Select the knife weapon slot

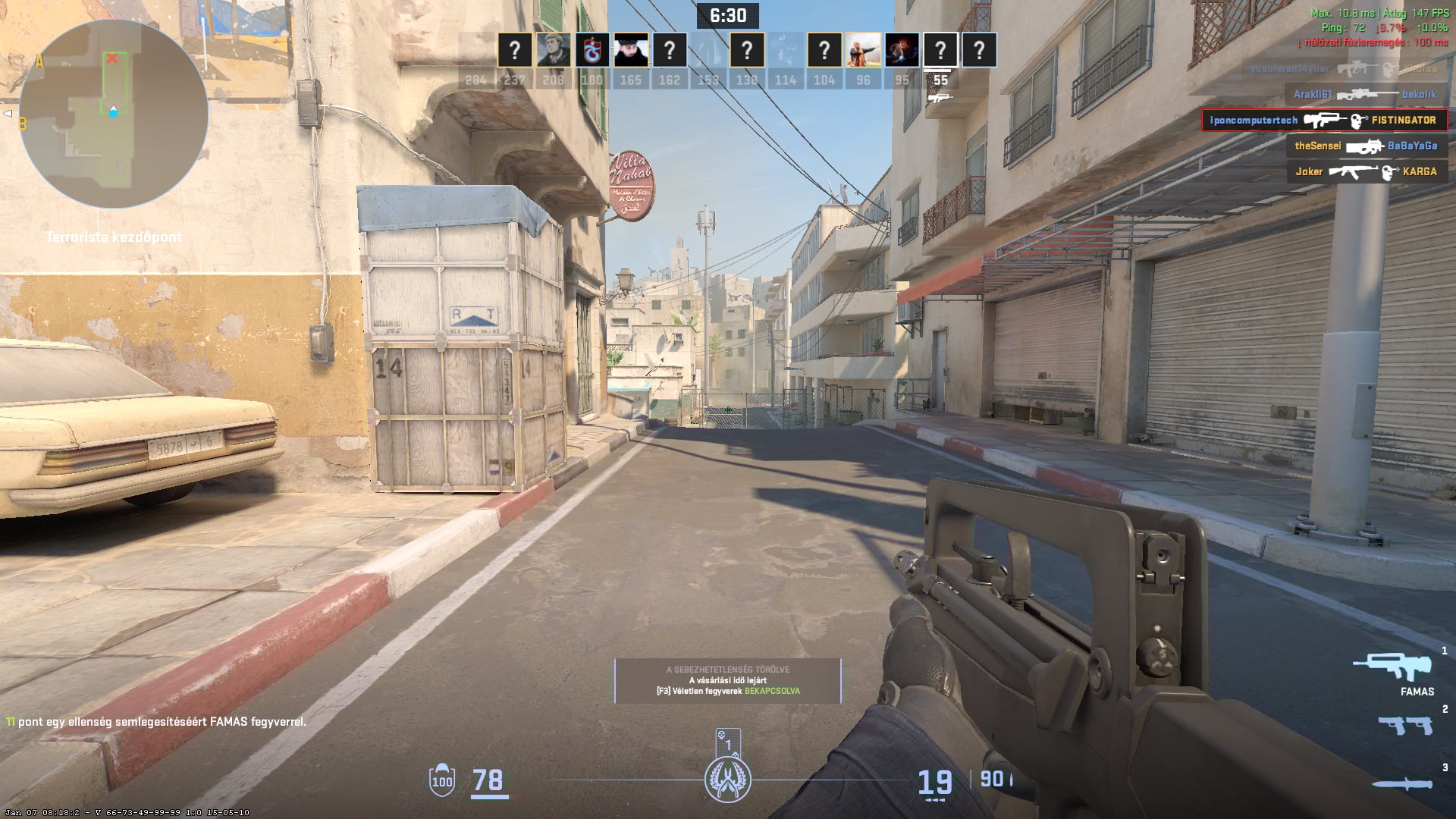coord(1402,784)
